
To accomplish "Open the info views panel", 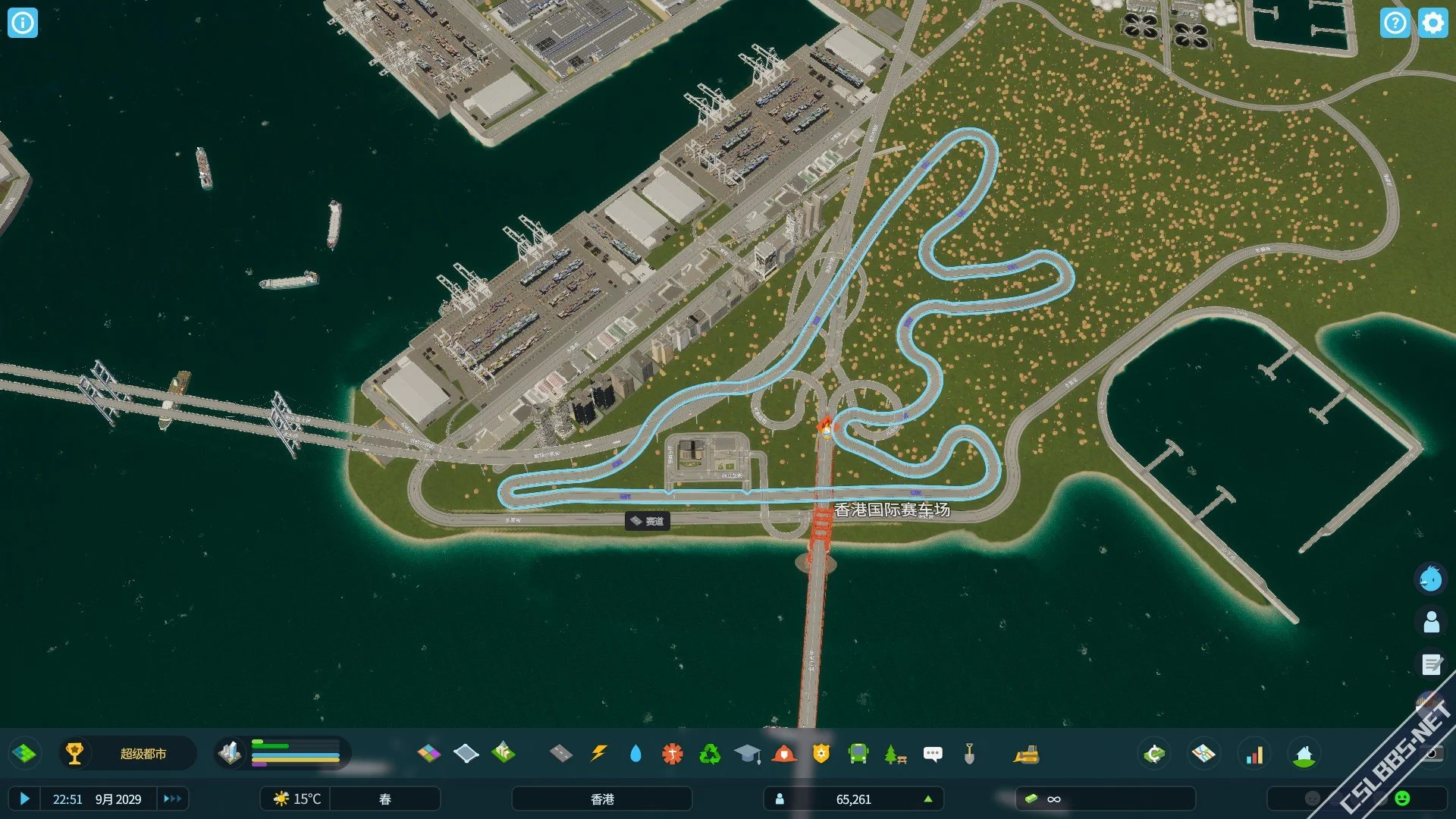I will point(23,23).
